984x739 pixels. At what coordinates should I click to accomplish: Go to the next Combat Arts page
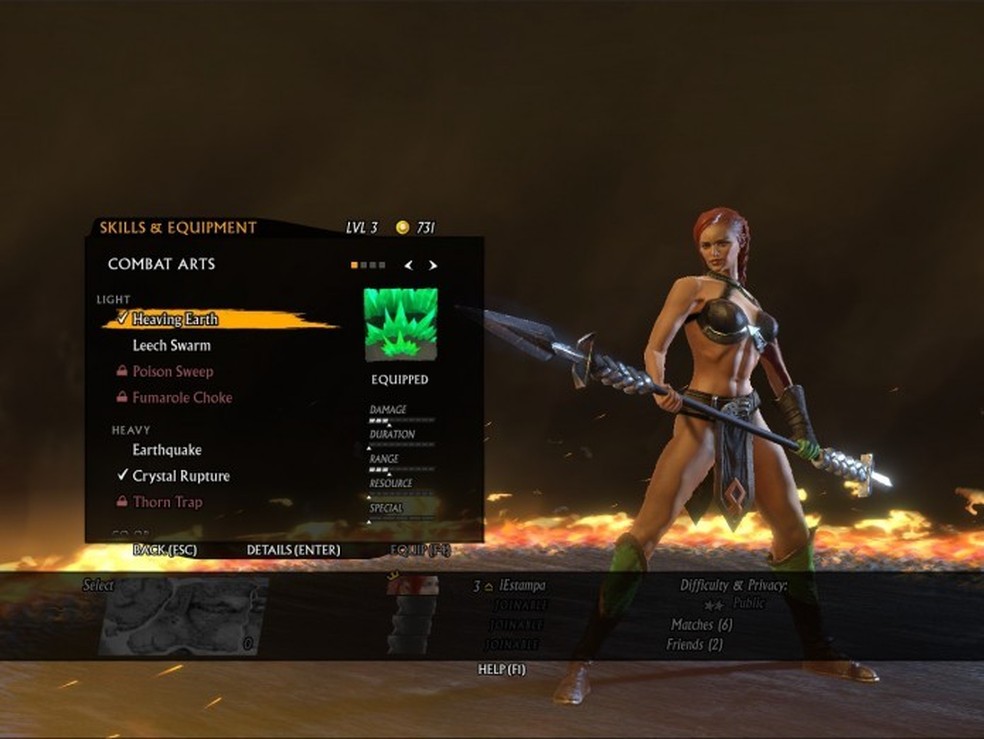click(x=433, y=265)
